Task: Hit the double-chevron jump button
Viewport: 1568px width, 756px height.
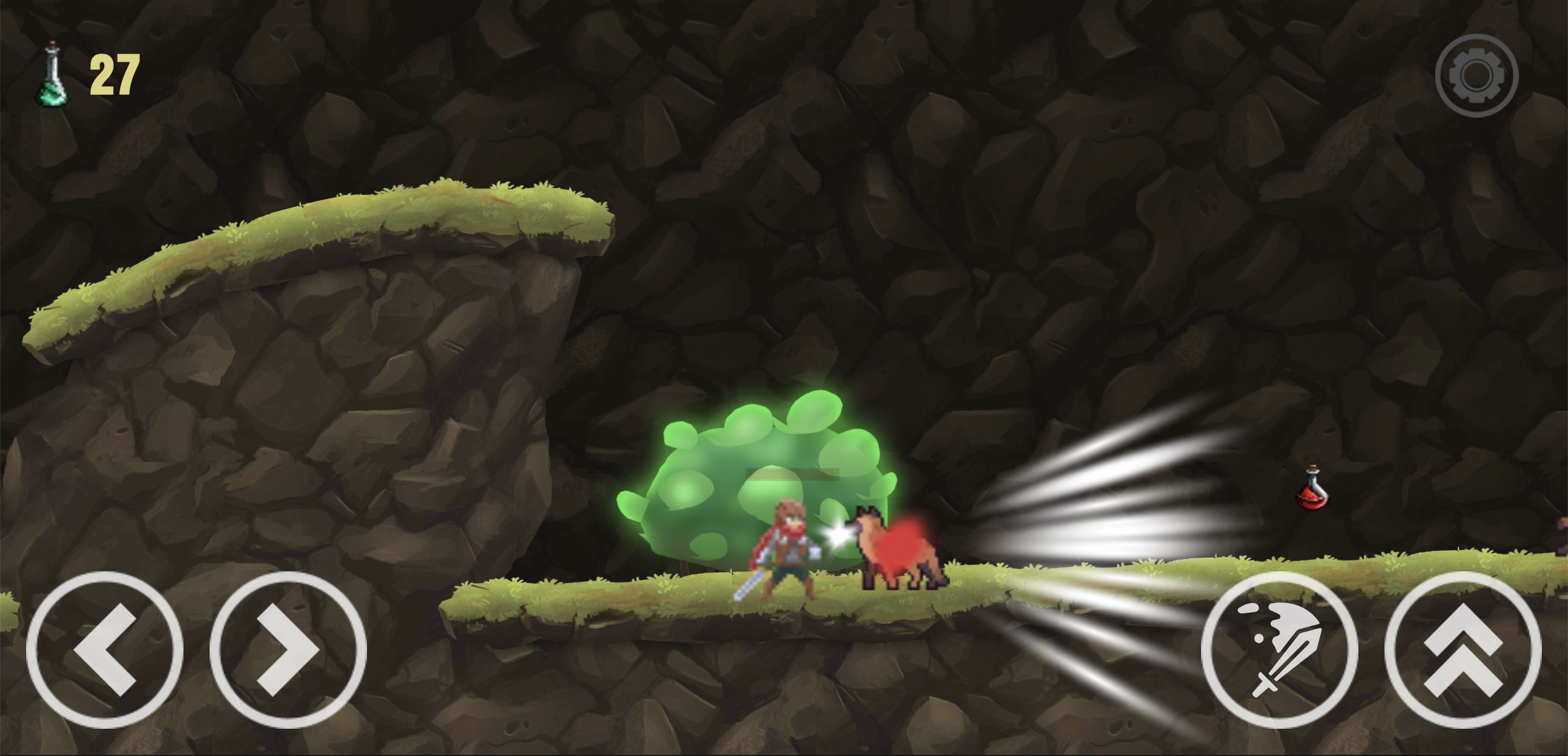Action: coord(1463,649)
